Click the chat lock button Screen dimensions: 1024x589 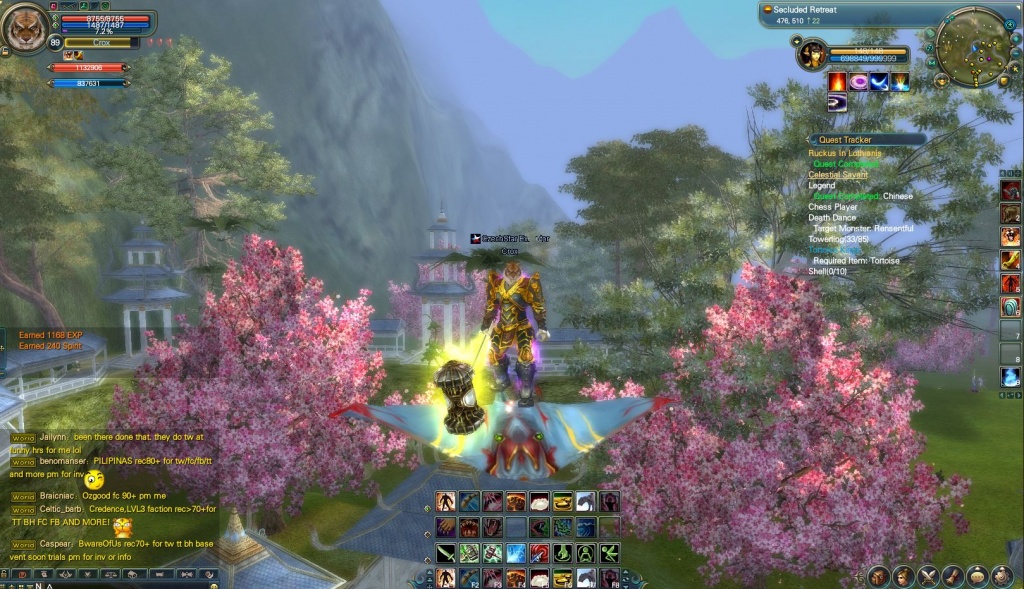click(6, 574)
